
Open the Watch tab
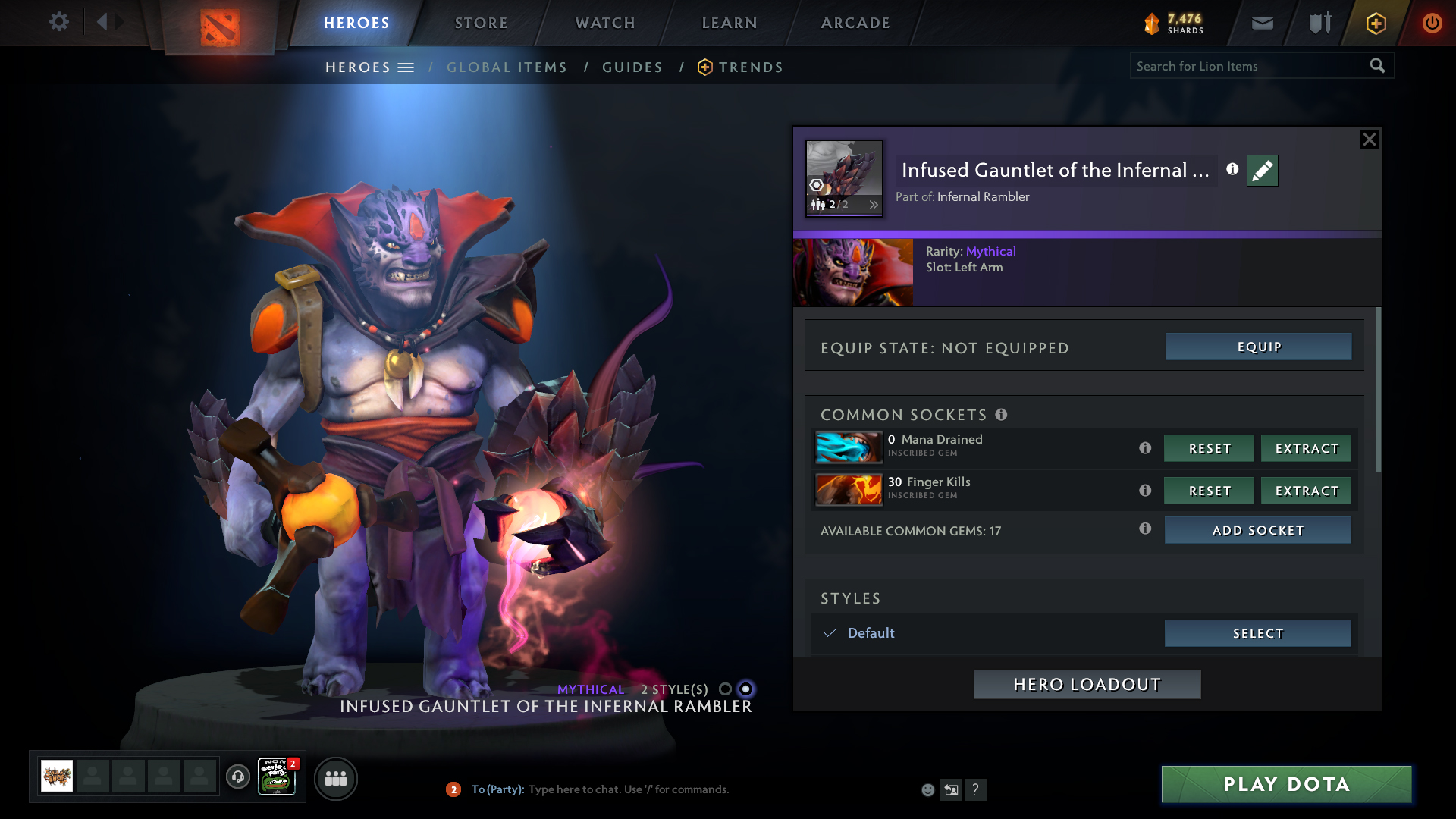coord(605,23)
